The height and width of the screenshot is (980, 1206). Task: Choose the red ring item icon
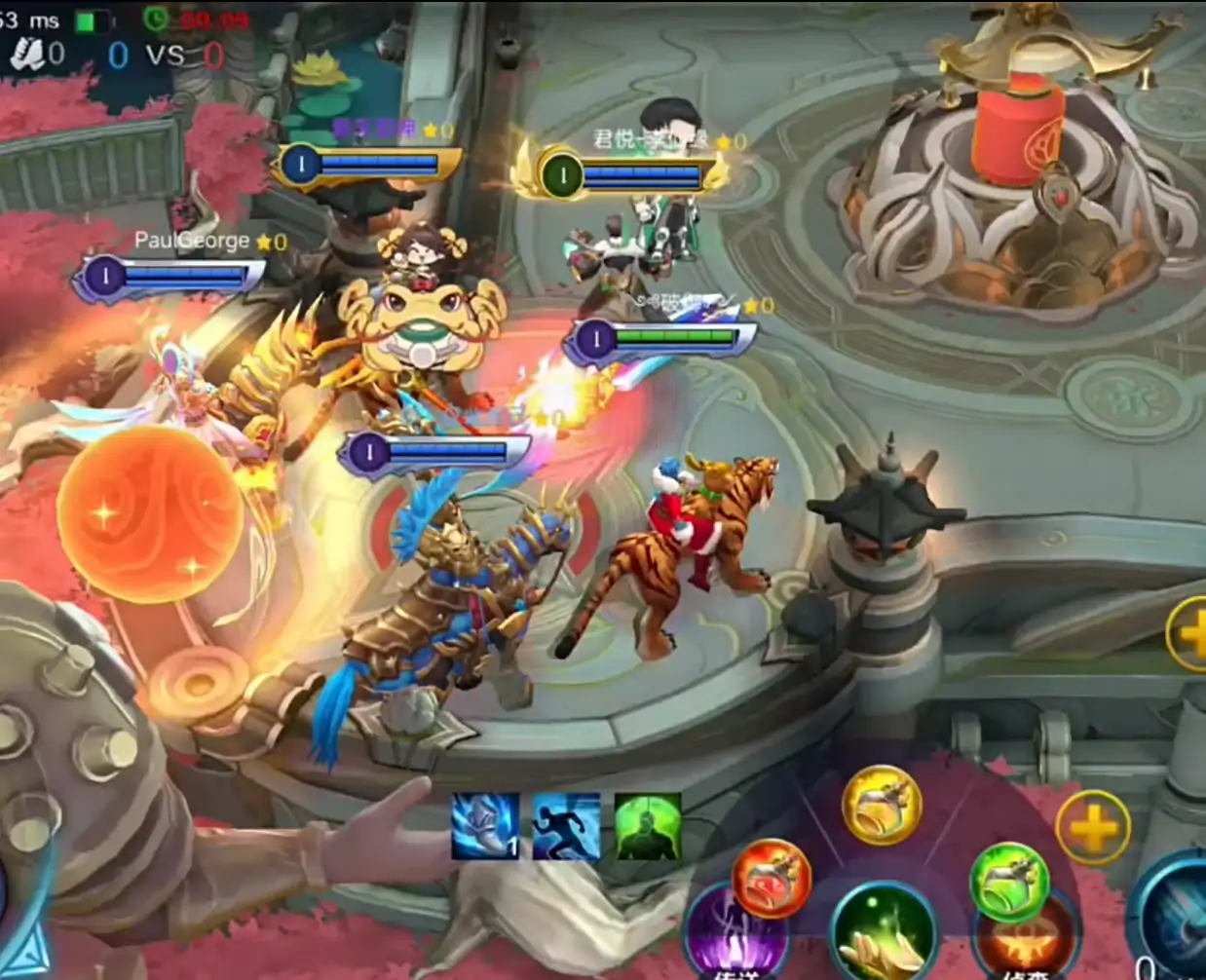771,879
